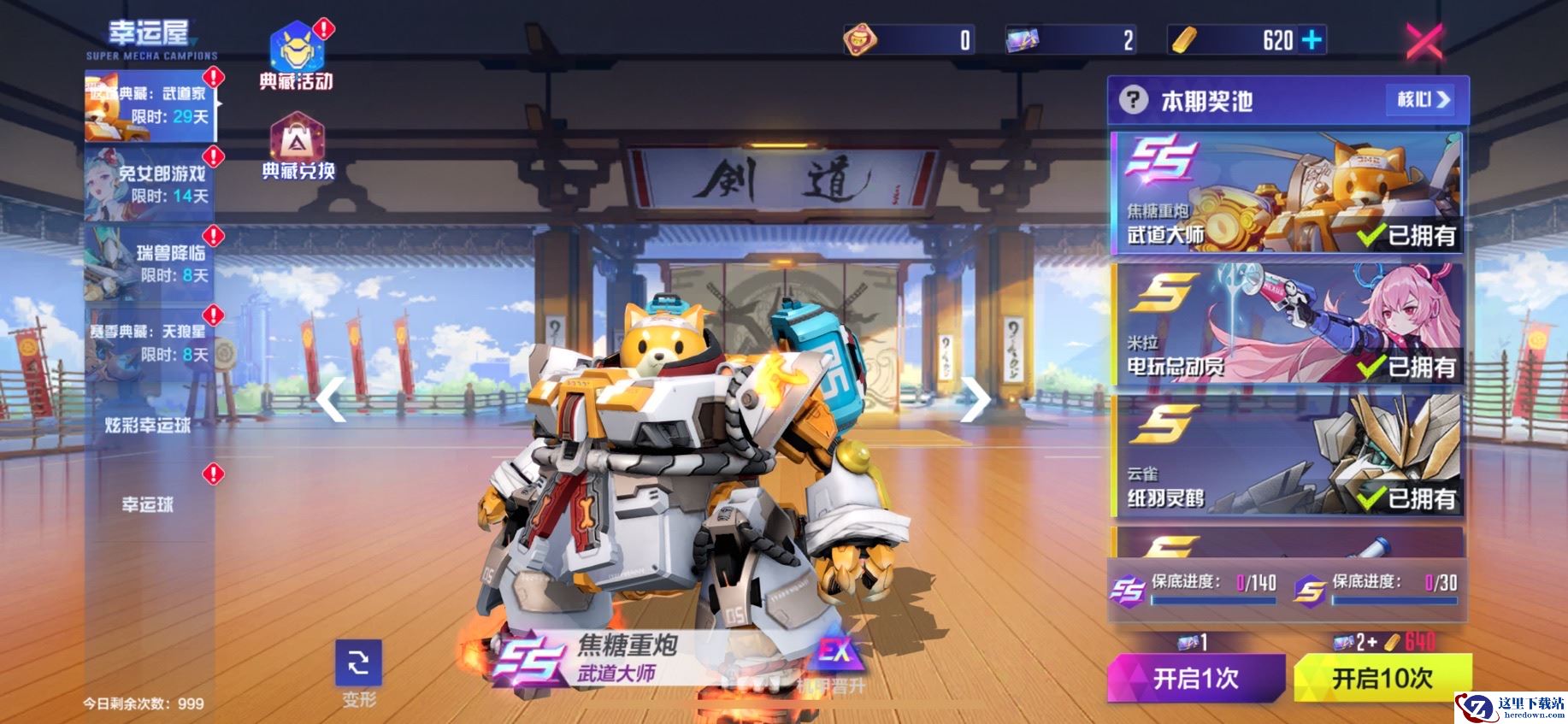Open 10 draws with 开启10次
The image size is (1568, 724).
click(1382, 679)
